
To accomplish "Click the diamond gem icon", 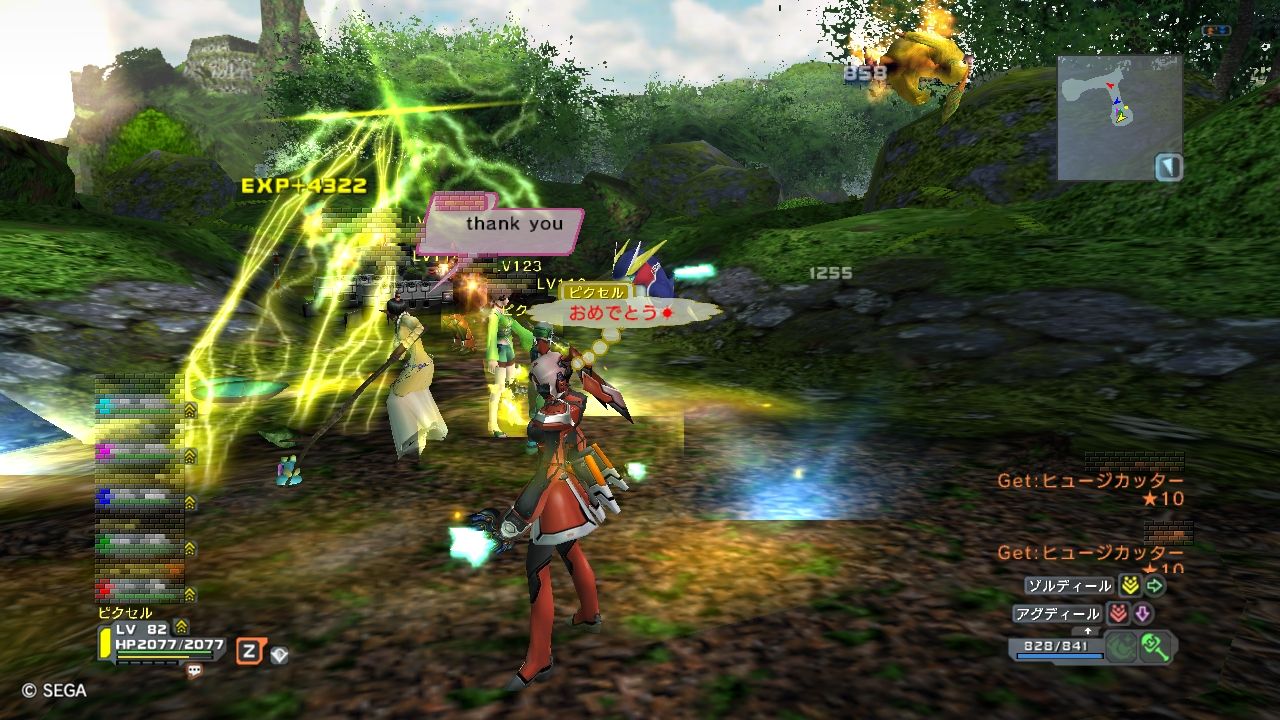I will [279, 655].
